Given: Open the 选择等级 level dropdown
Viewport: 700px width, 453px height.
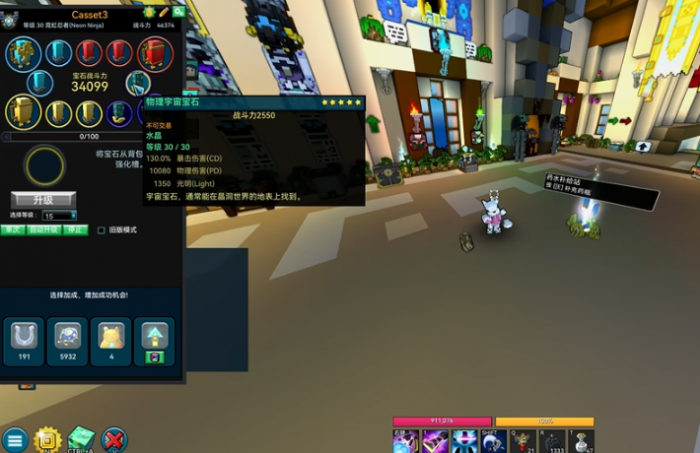Looking at the screenshot, I should click(59, 216).
